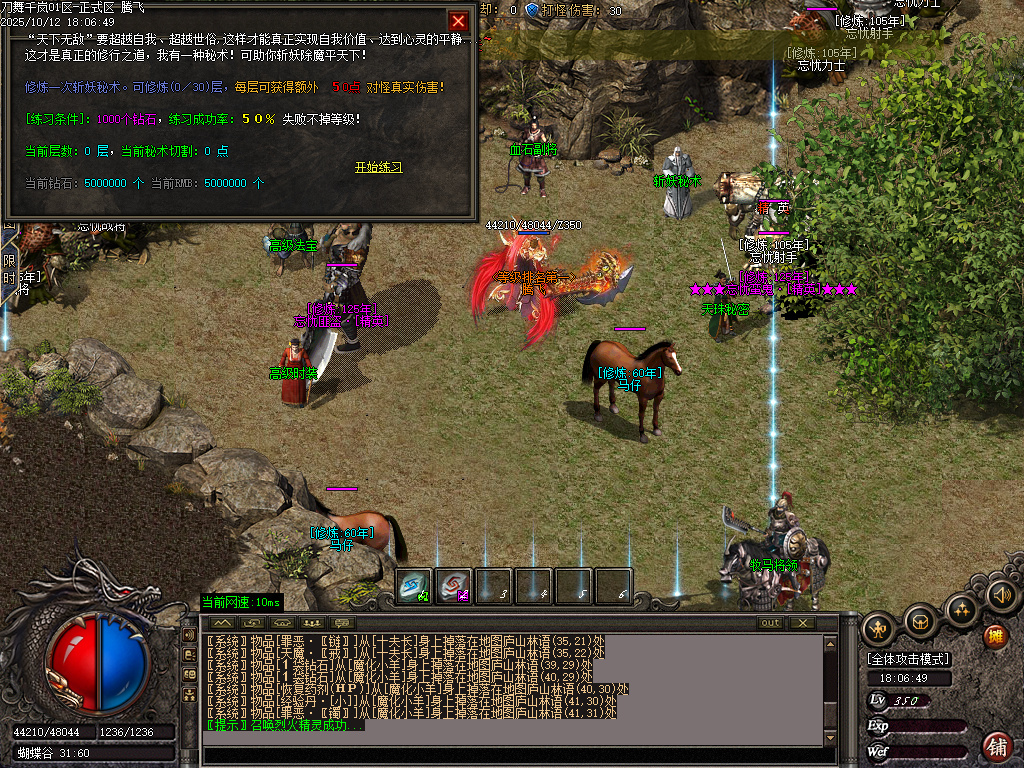The image size is (1024, 768).
Task: Click the top speaker icon left of chat
Action: pyautogui.click(x=189, y=635)
